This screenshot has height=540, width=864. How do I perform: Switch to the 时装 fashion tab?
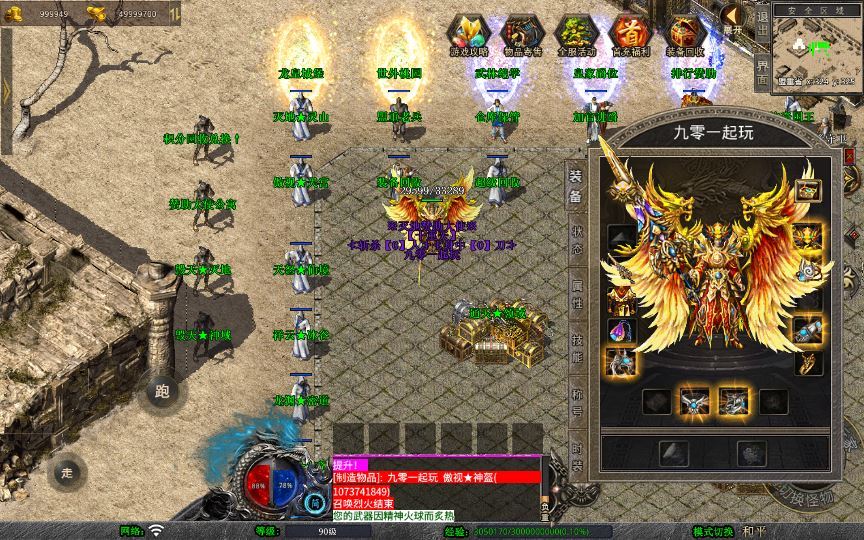(x=577, y=459)
